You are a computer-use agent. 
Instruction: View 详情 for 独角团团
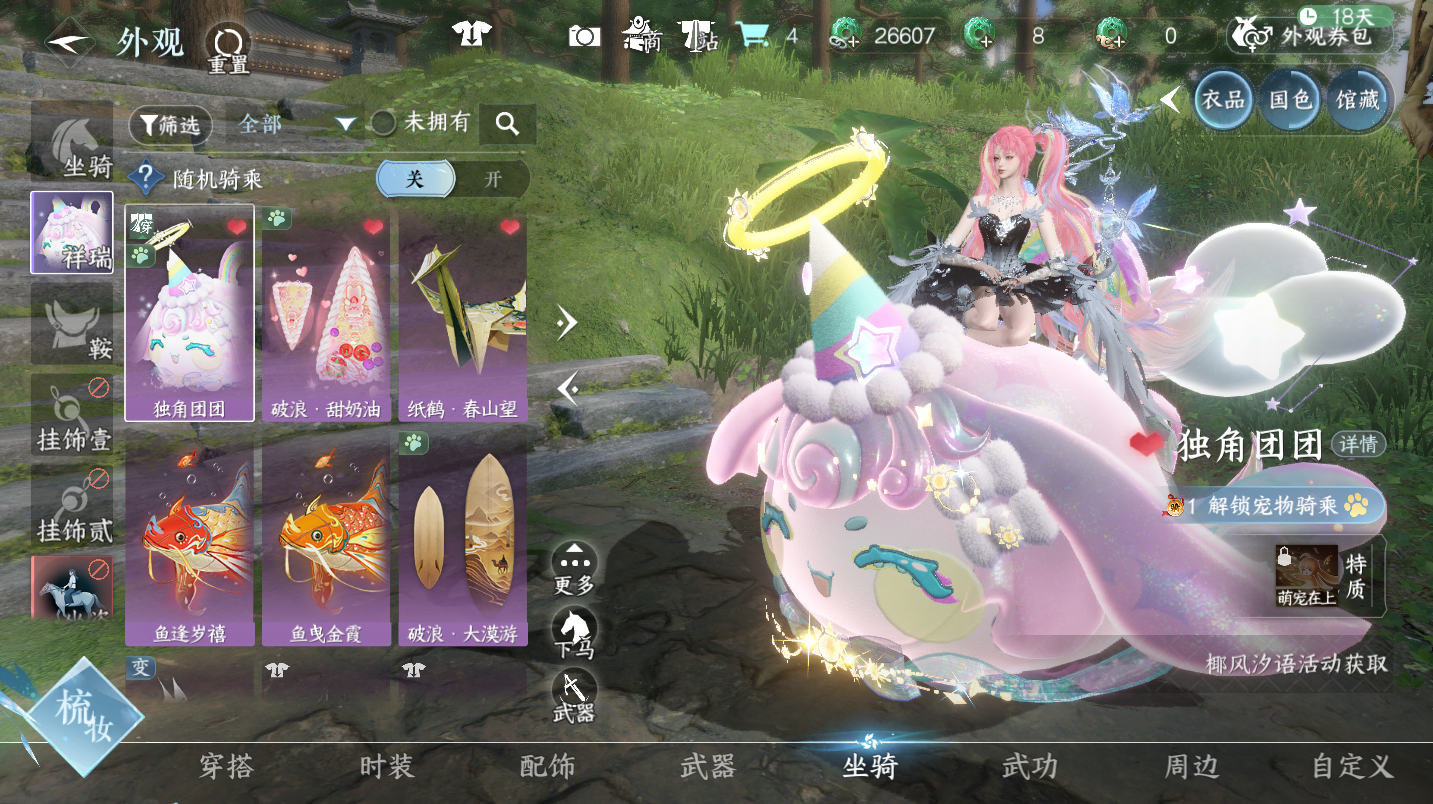pos(1358,443)
